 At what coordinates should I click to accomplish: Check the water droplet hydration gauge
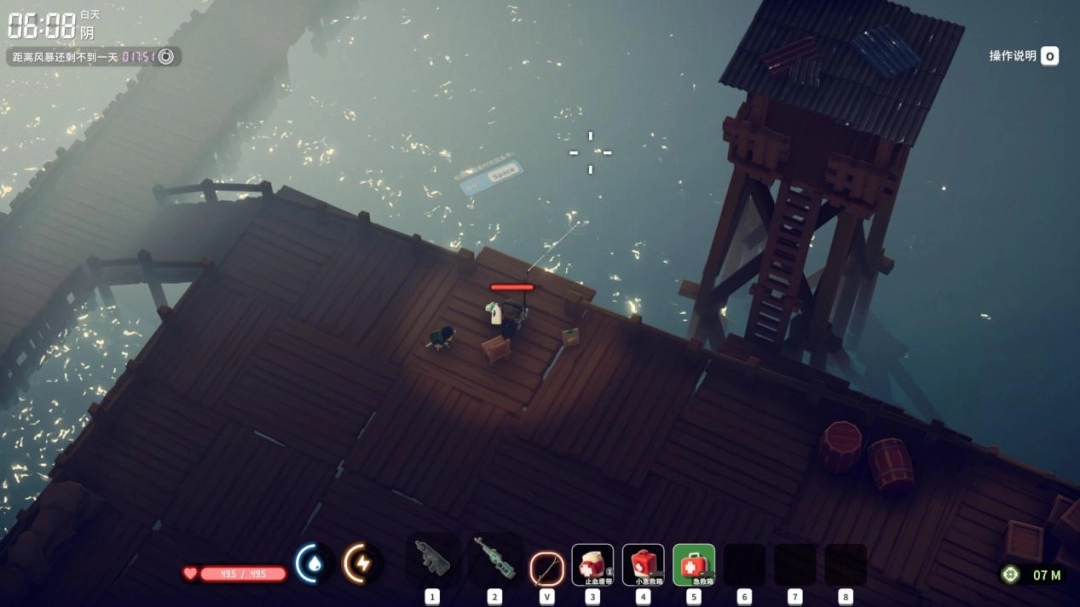point(314,564)
